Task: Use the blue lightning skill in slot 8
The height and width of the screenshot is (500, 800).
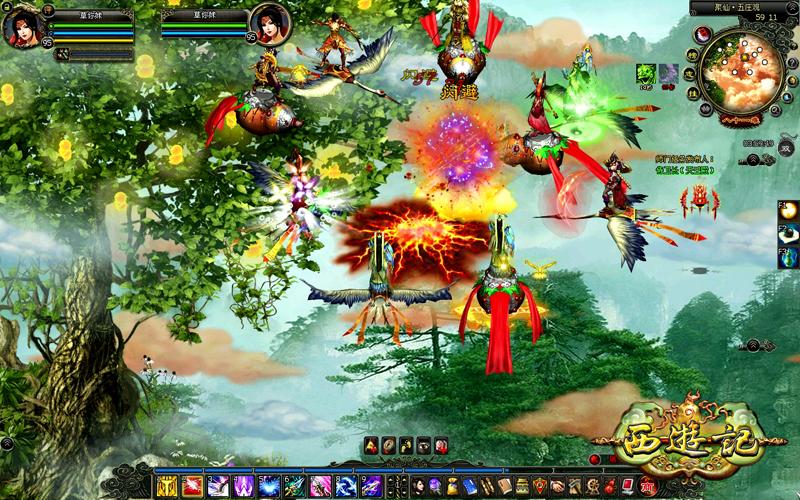Action: 345,487
